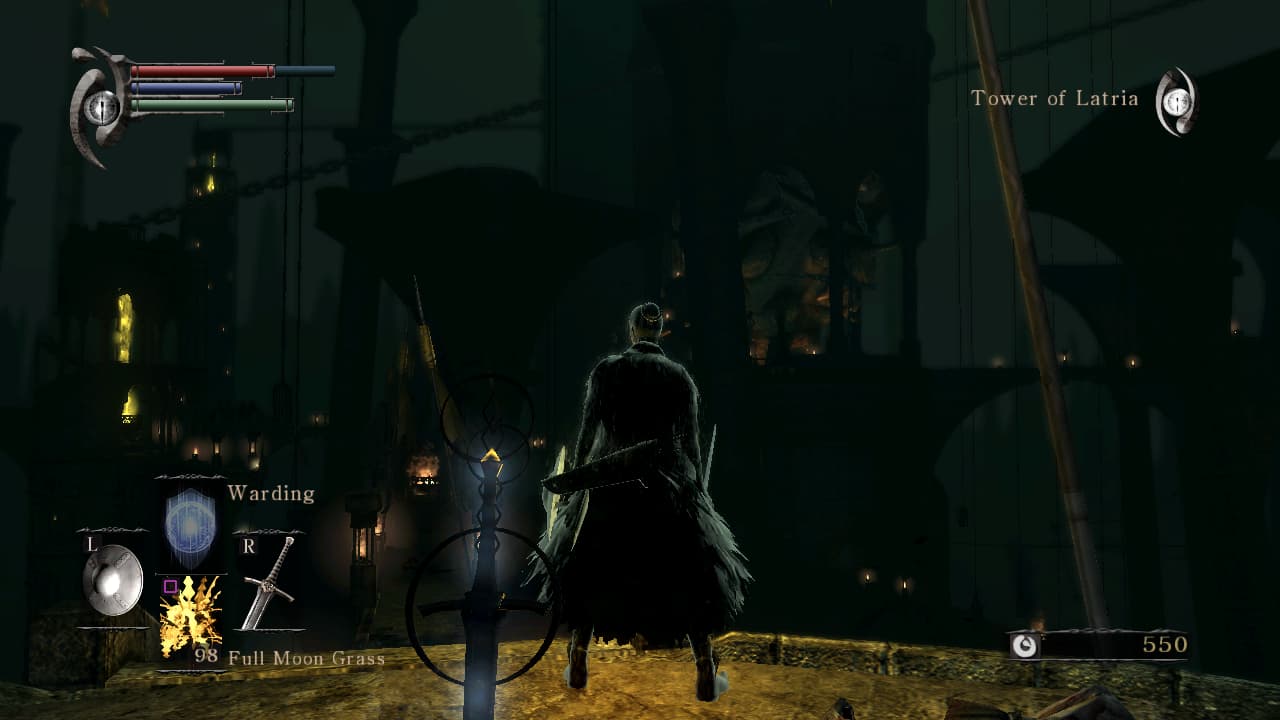The image size is (1280, 720).
Task: Select the right-hand sword slot
Action: (x=268, y=584)
